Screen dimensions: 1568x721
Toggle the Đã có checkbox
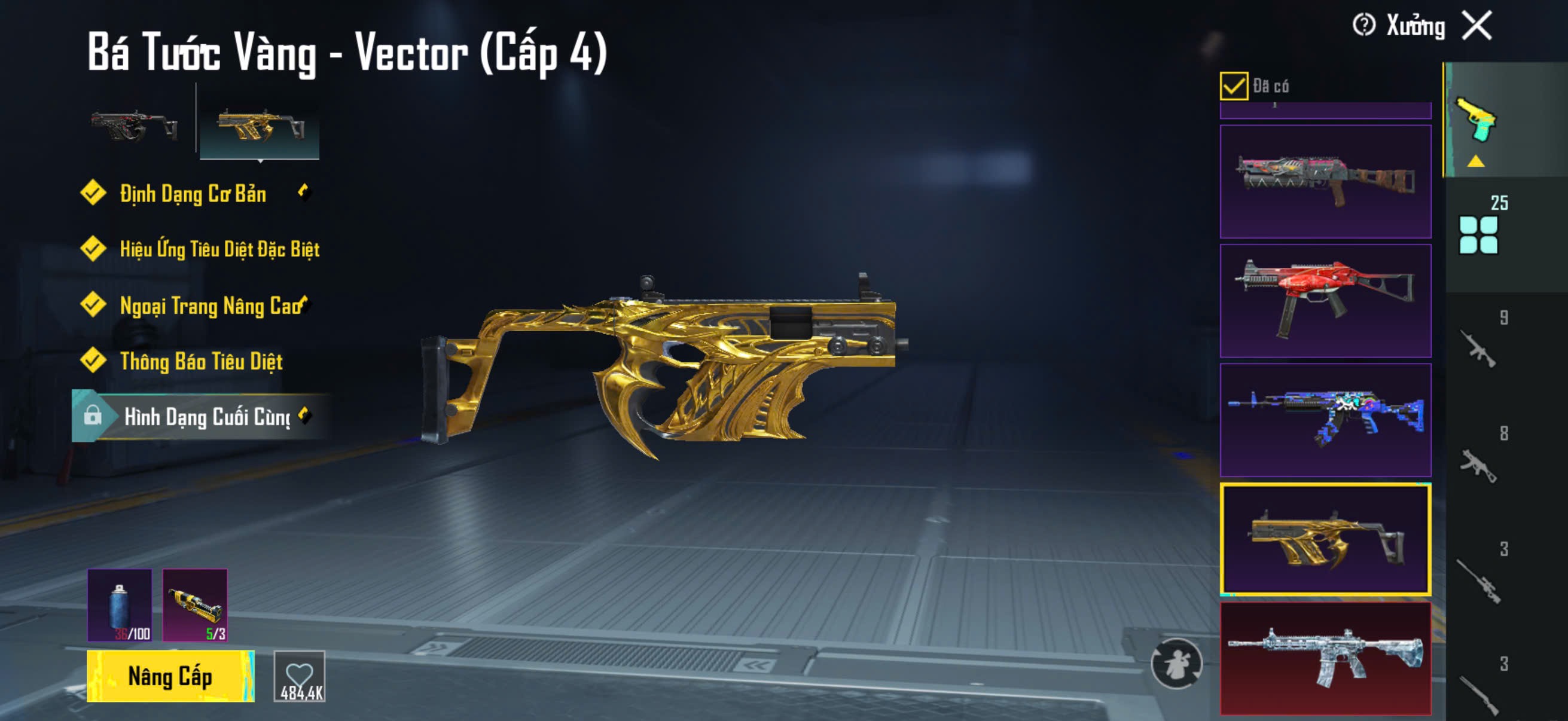click(x=1233, y=85)
